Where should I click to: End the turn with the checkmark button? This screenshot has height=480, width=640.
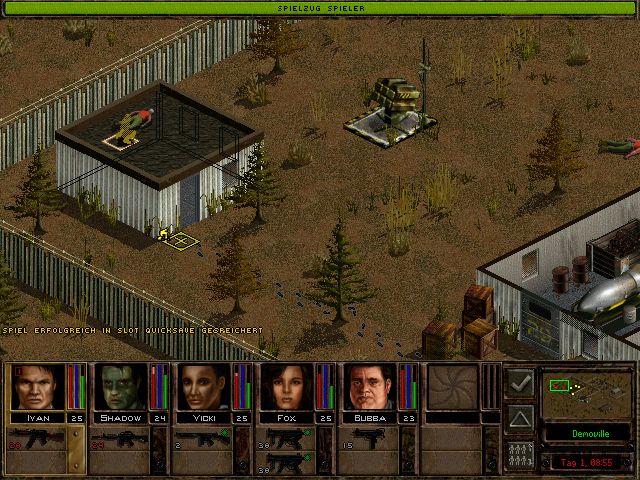pyautogui.click(x=519, y=382)
